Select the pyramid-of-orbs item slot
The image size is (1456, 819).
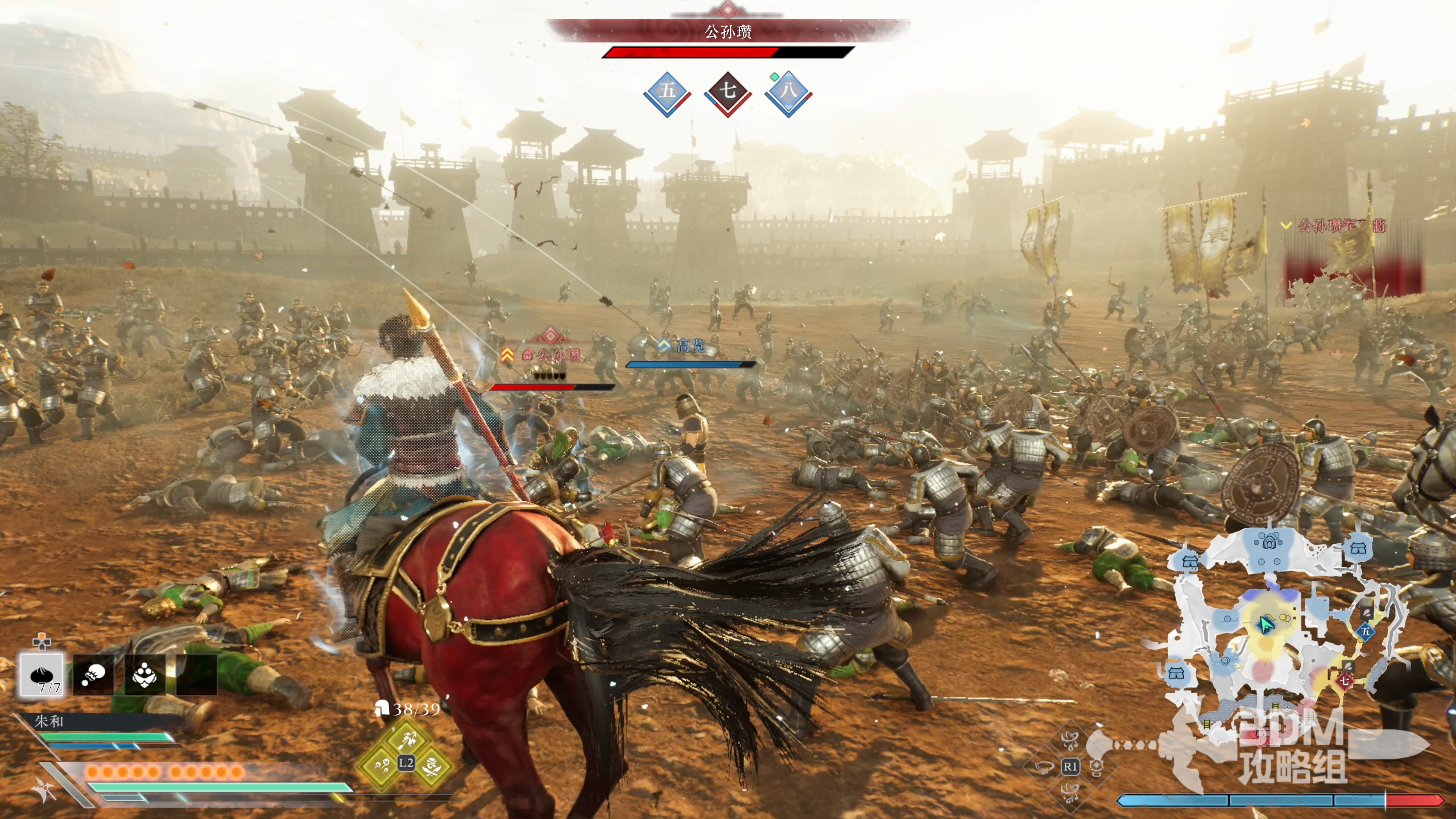(x=144, y=675)
